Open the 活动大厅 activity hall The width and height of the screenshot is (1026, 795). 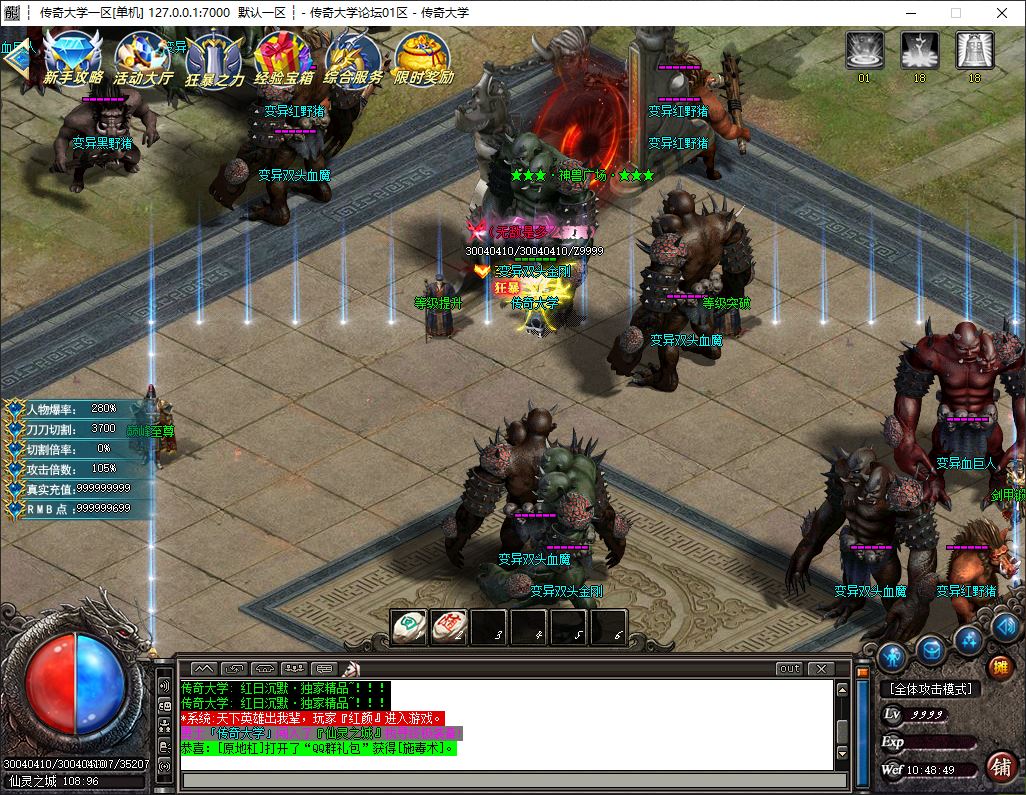(x=143, y=56)
